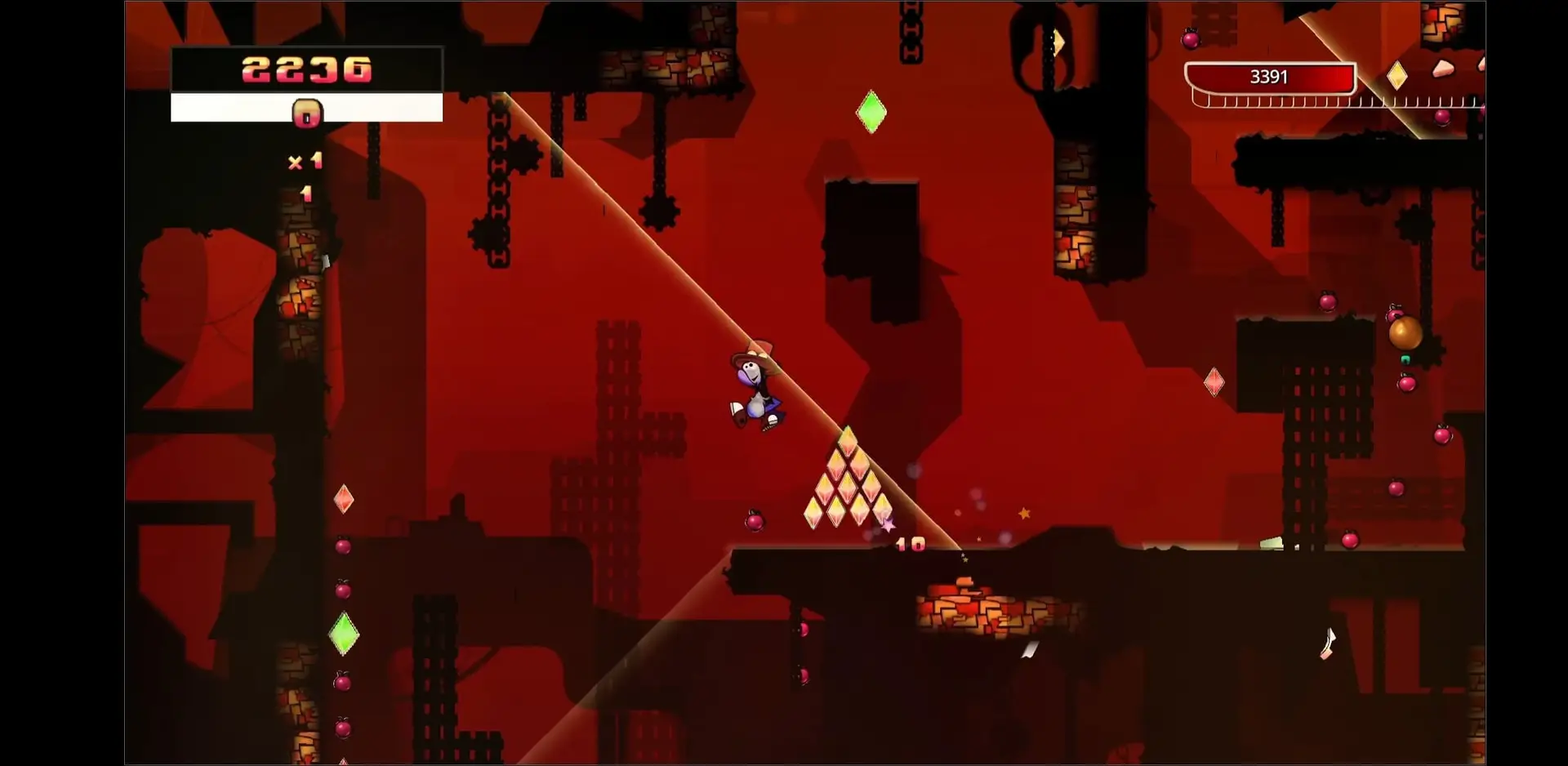Click the gold star near the gem pyramid

pyautogui.click(x=1023, y=514)
